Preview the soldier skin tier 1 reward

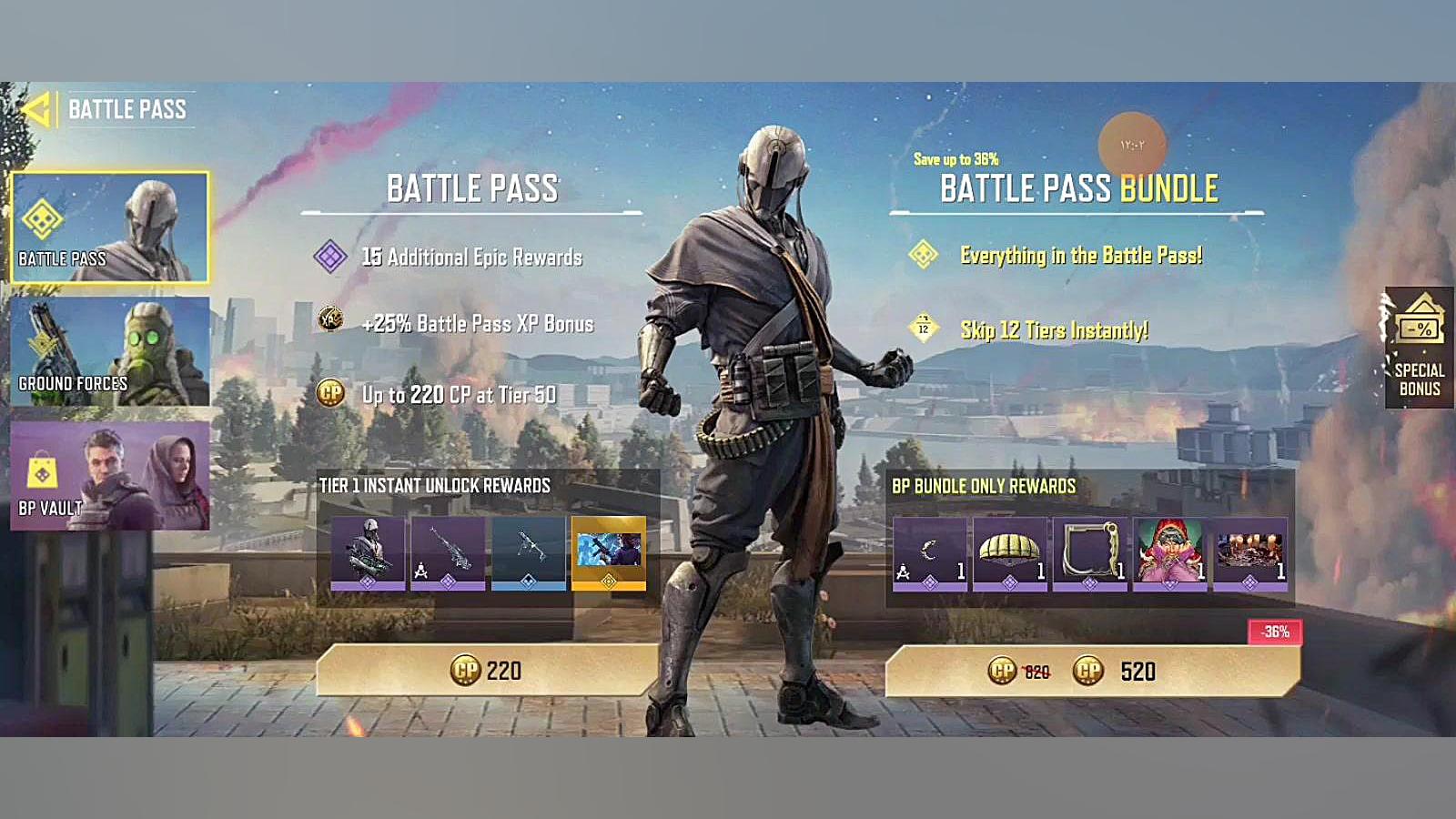[x=369, y=553]
